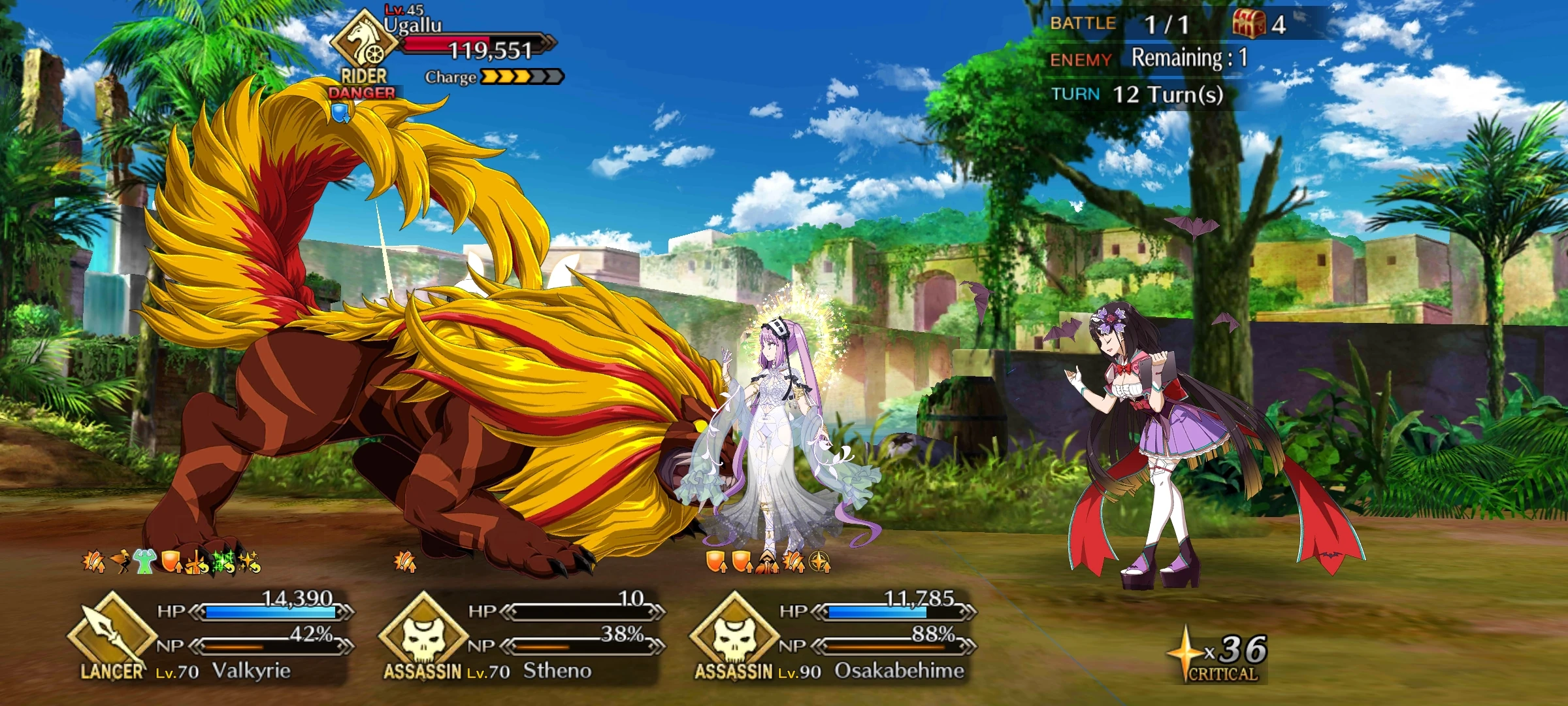Click Ugallu's NP charge gauge

516,77
